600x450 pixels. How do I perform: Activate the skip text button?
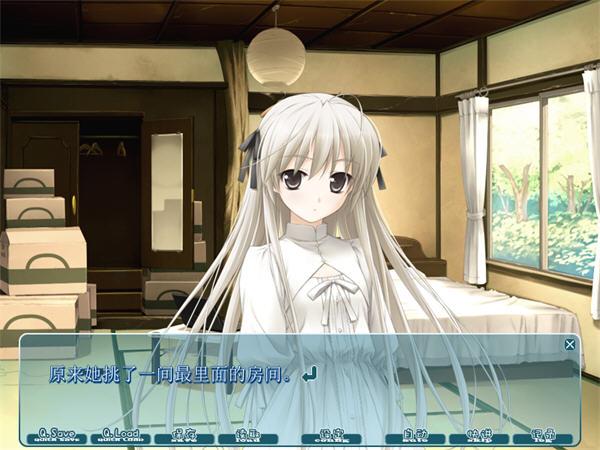(478, 435)
